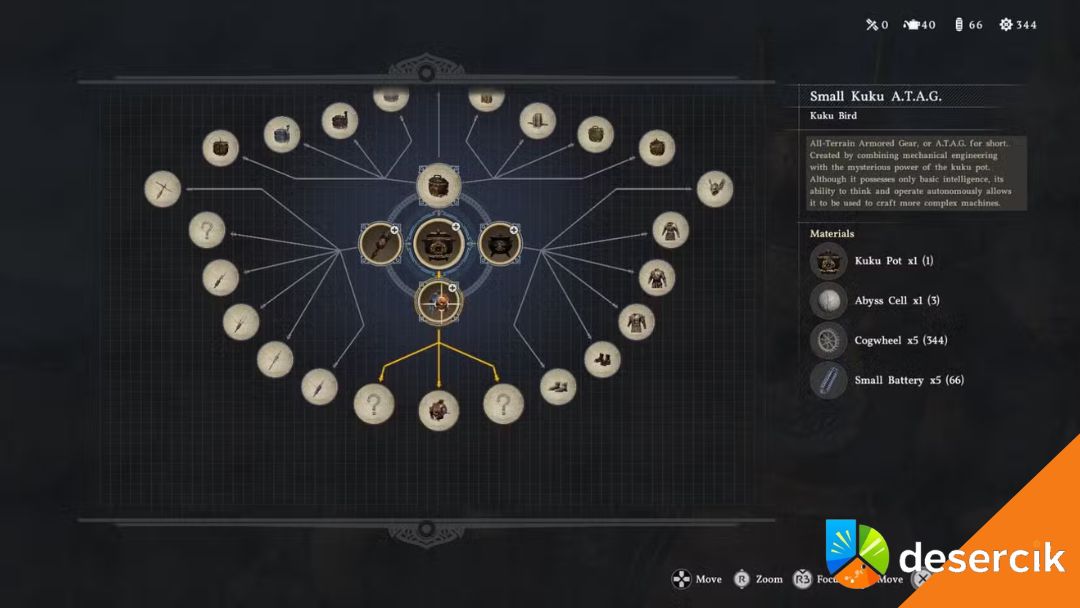Select the central Kuku Pot node

tap(438, 243)
